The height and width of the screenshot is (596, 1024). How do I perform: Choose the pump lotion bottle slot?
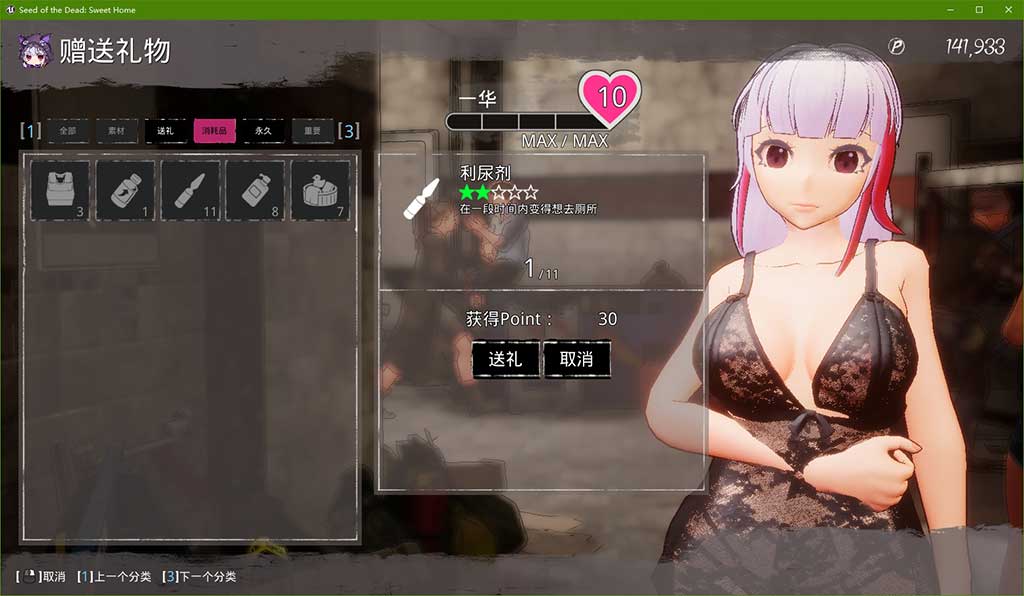pyautogui.click(x=256, y=190)
